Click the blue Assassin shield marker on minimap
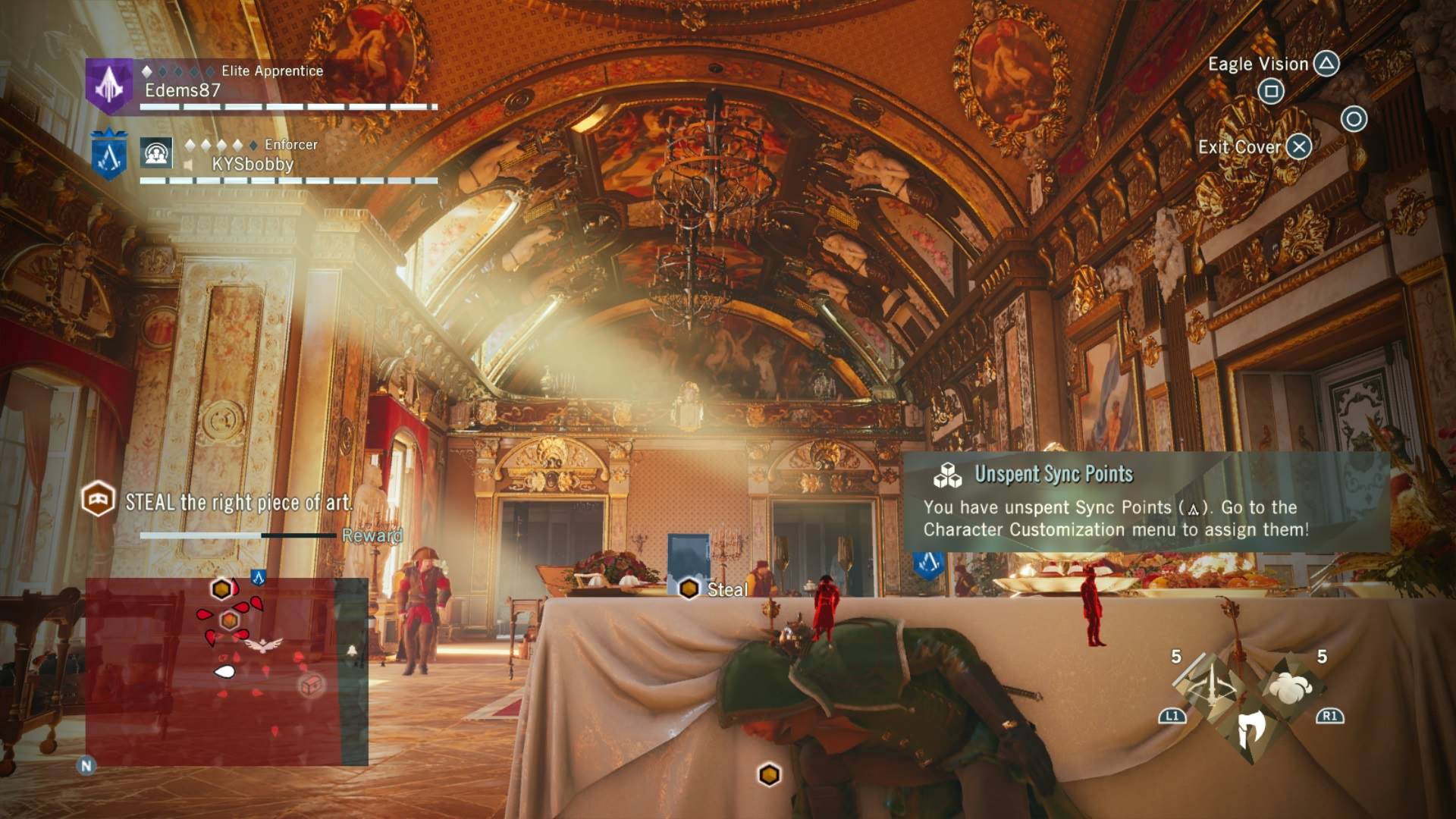 coord(258,578)
